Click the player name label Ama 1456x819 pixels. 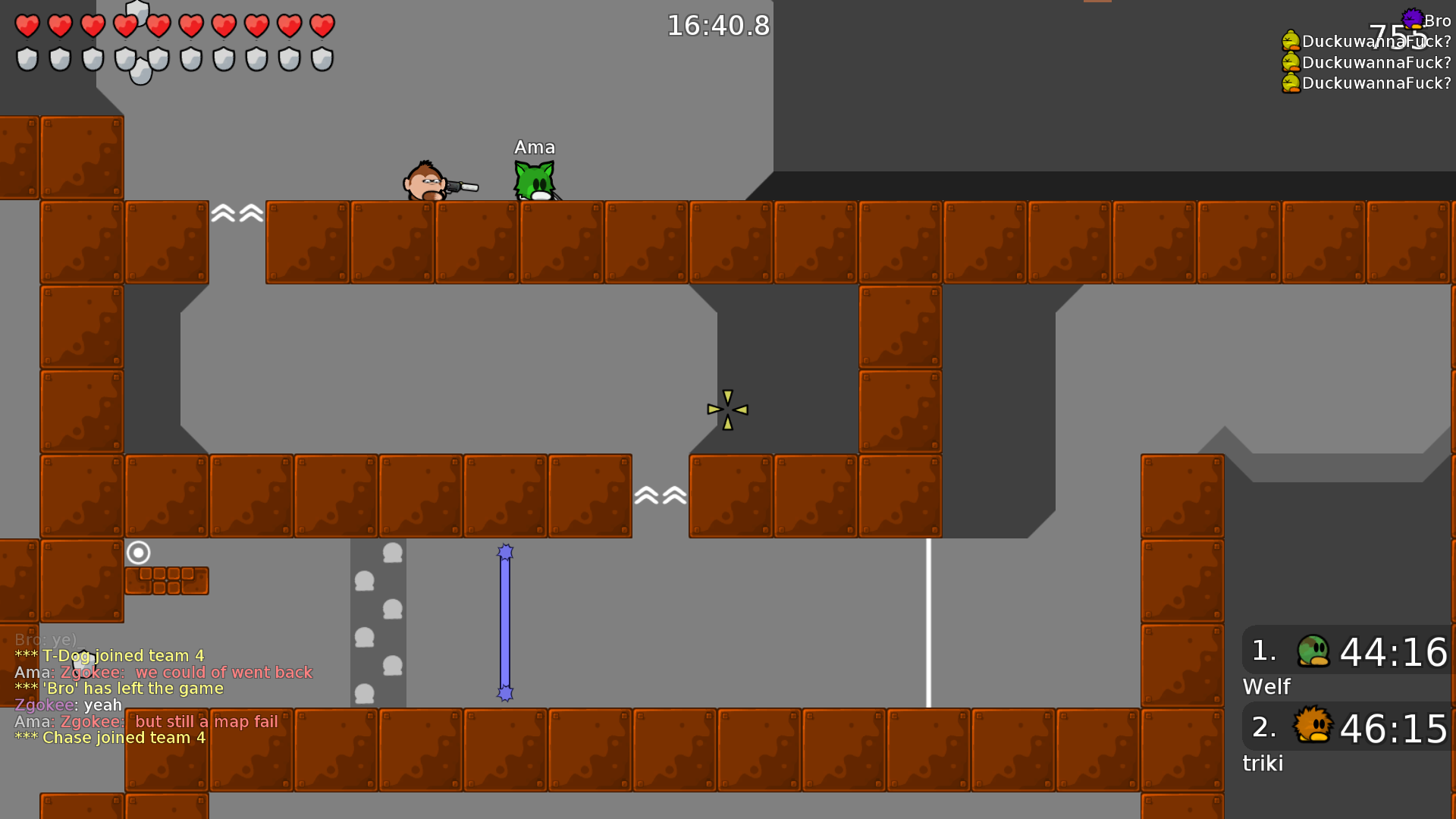tap(534, 146)
